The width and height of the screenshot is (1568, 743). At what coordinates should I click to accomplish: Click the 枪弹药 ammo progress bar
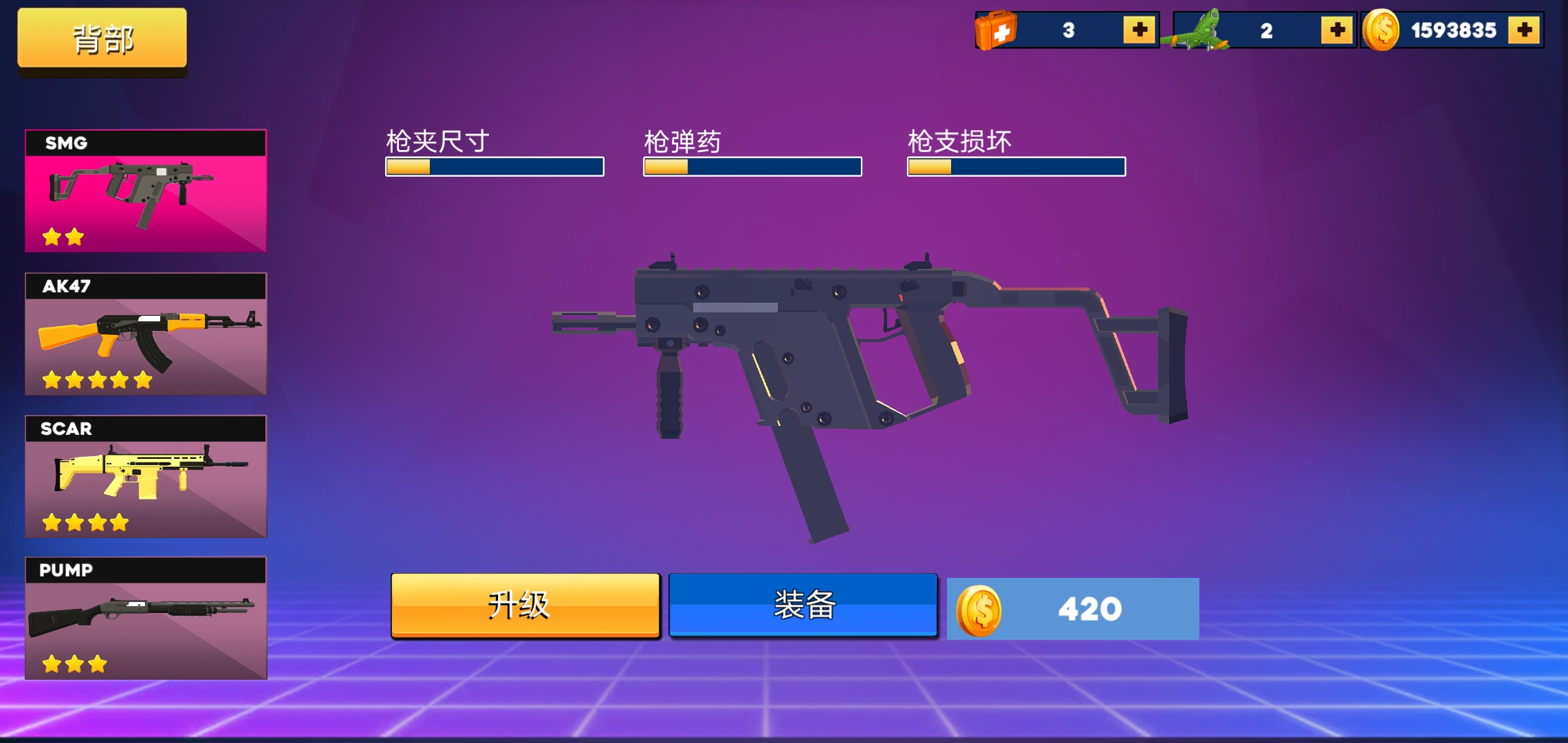point(752,167)
